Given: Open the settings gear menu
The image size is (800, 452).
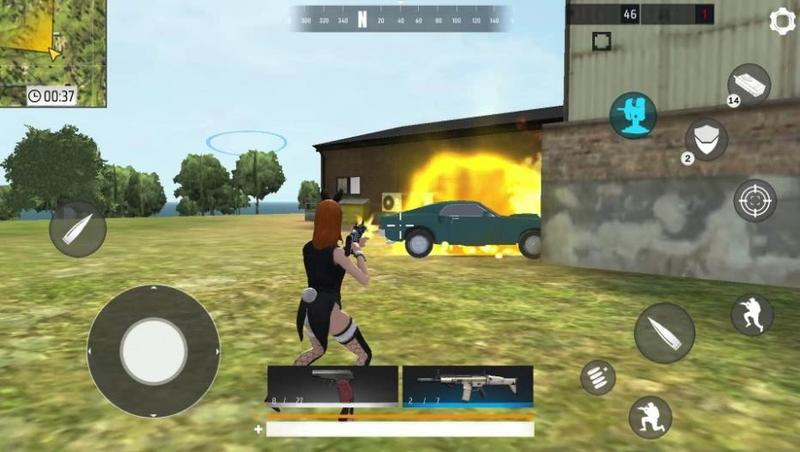Looking at the screenshot, I should tap(782, 21).
